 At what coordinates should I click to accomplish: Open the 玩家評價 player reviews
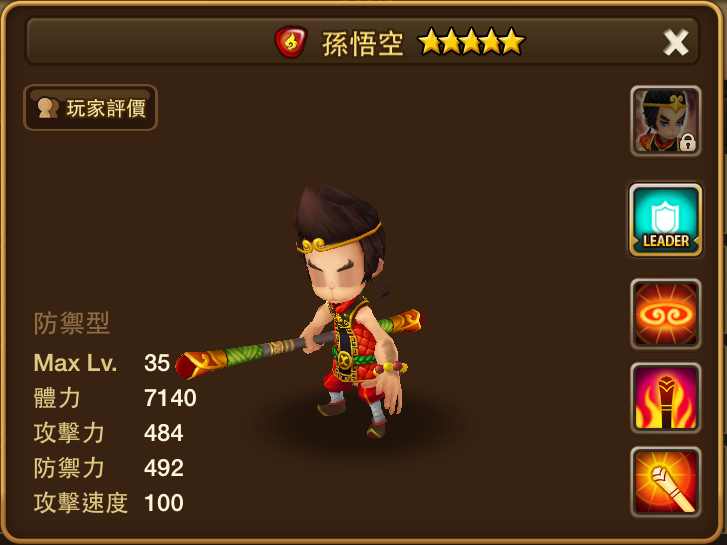(x=91, y=108)
